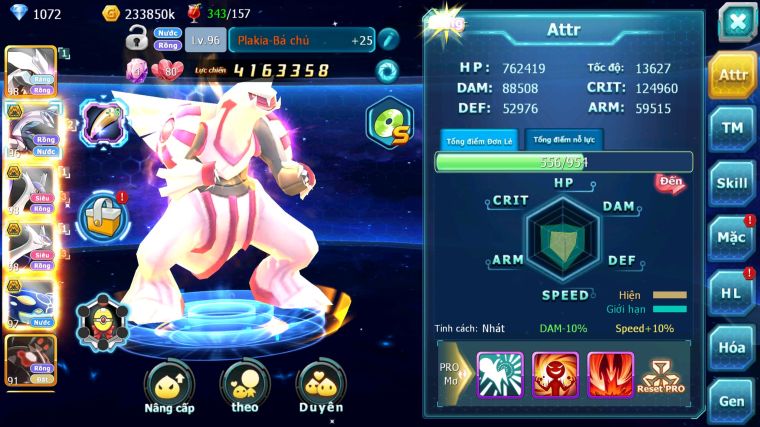Viewport: 760px width, 427px height.
Task: Tap the padlock slot with red alert
Action: point(101,214)
